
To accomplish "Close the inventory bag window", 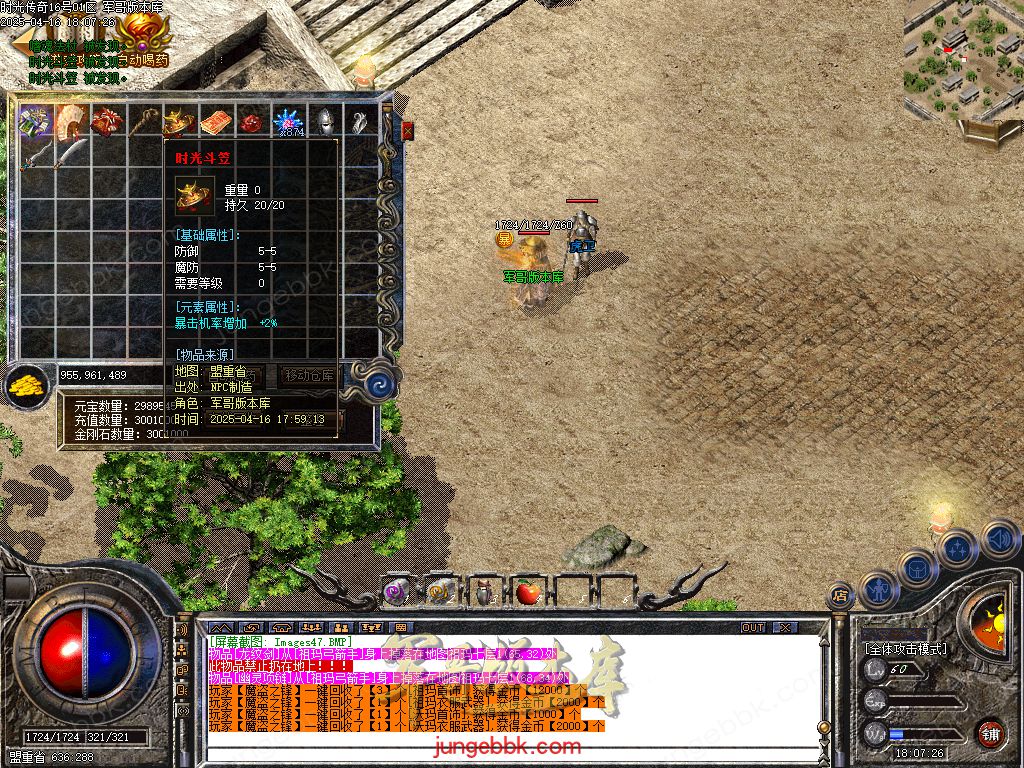I will pos(407,130).
